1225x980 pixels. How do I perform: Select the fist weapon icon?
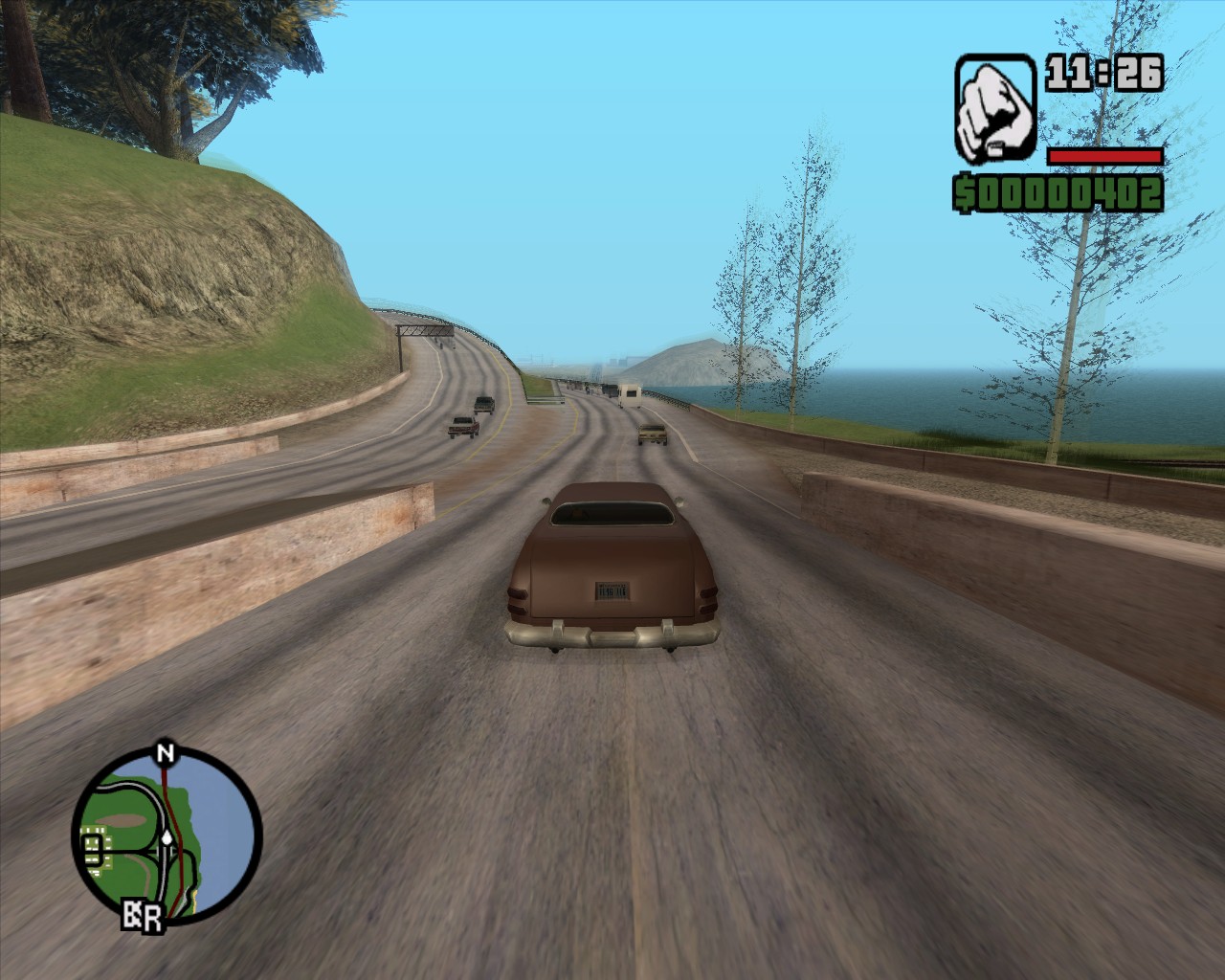[995, 108]
